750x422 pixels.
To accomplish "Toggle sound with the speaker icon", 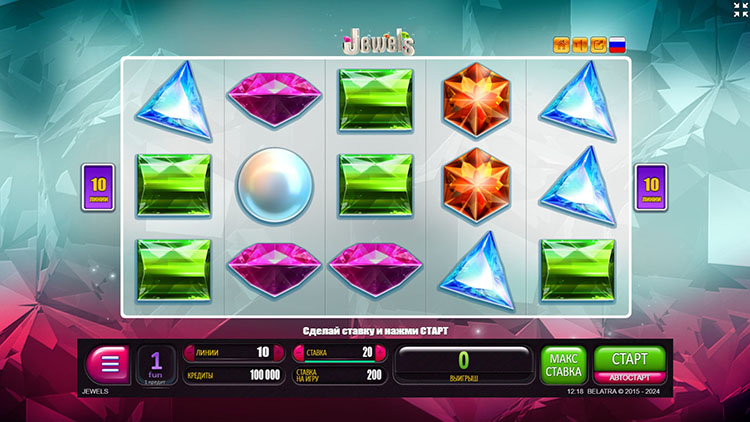I will click(580, 44).
